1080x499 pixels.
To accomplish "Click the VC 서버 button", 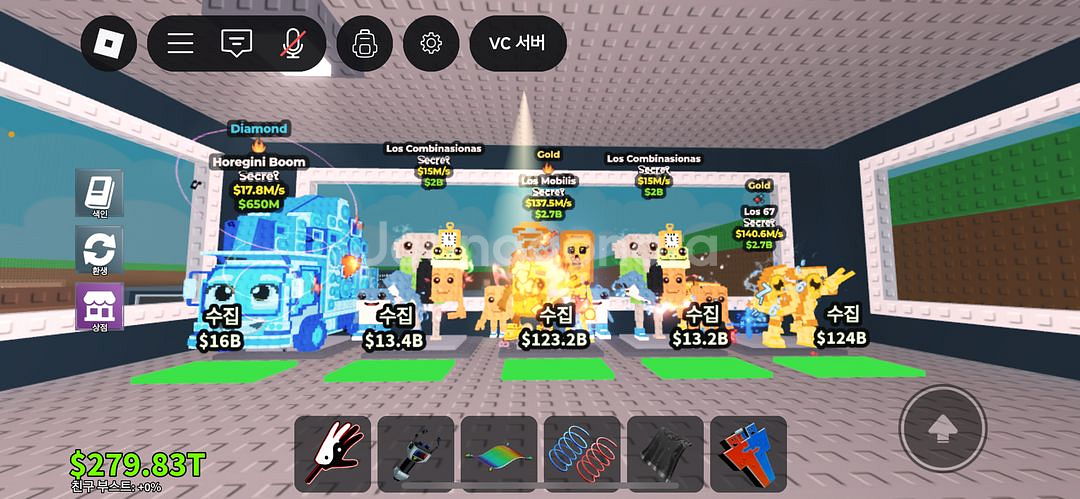I will click(517, 44).
